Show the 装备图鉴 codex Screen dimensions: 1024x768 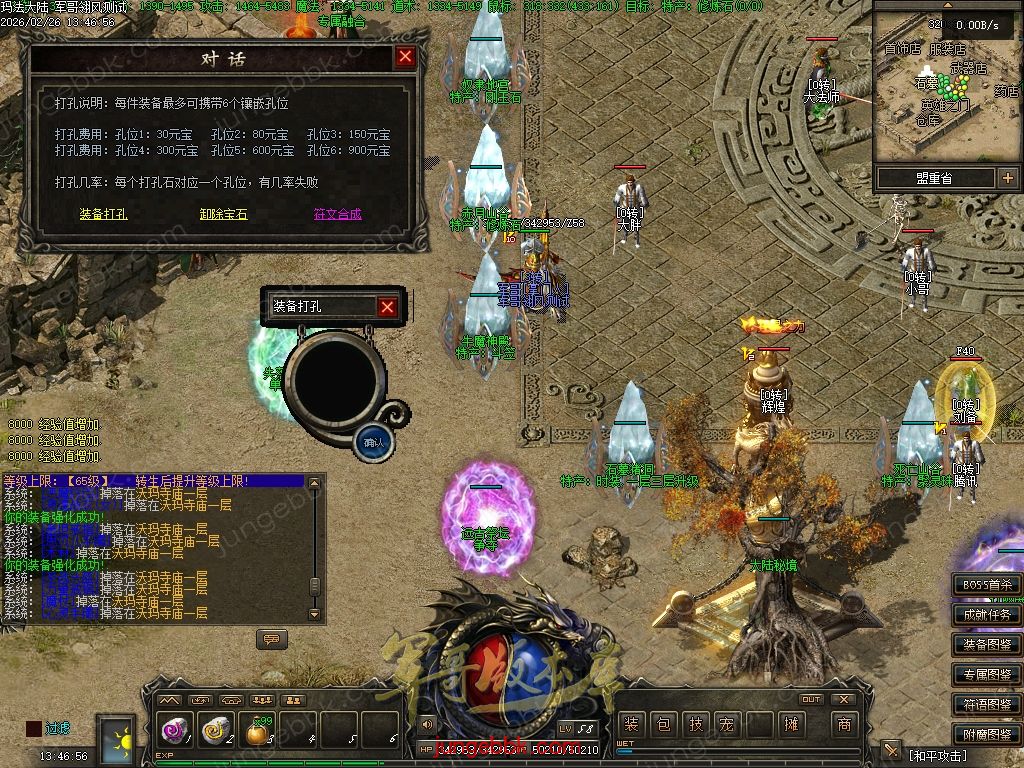[986, 645]
